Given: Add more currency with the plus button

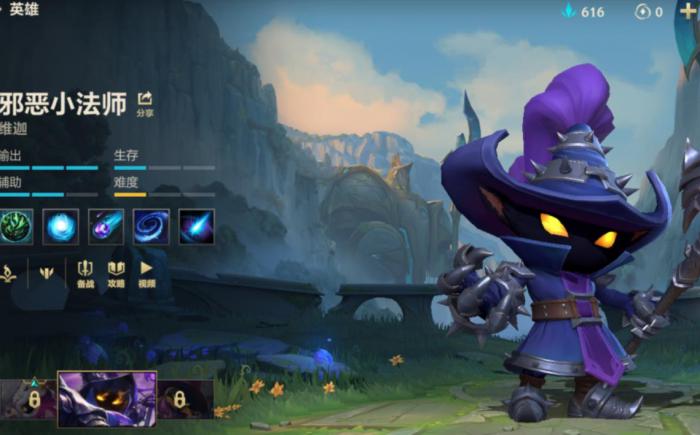Looking at the screenshot, I should (689, 11).
